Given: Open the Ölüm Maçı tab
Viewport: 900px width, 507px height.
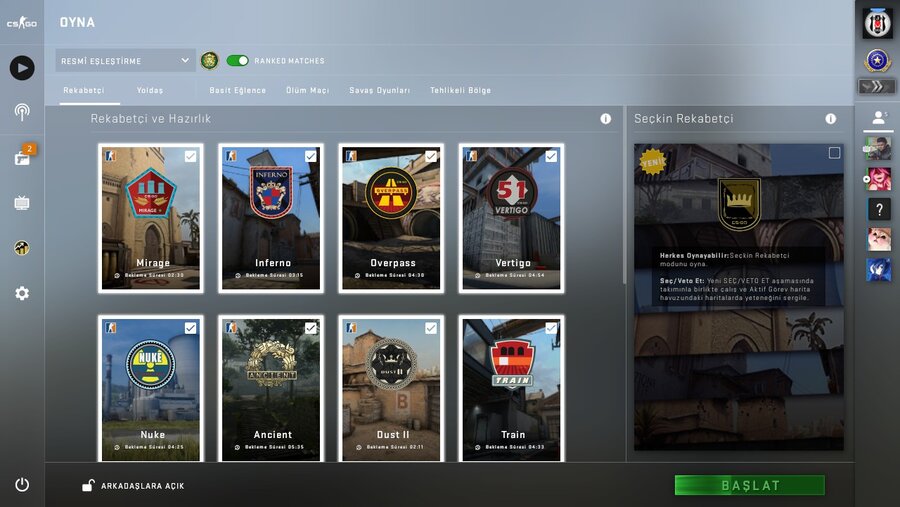Looking at the screenshot, I should coord(308,90).
